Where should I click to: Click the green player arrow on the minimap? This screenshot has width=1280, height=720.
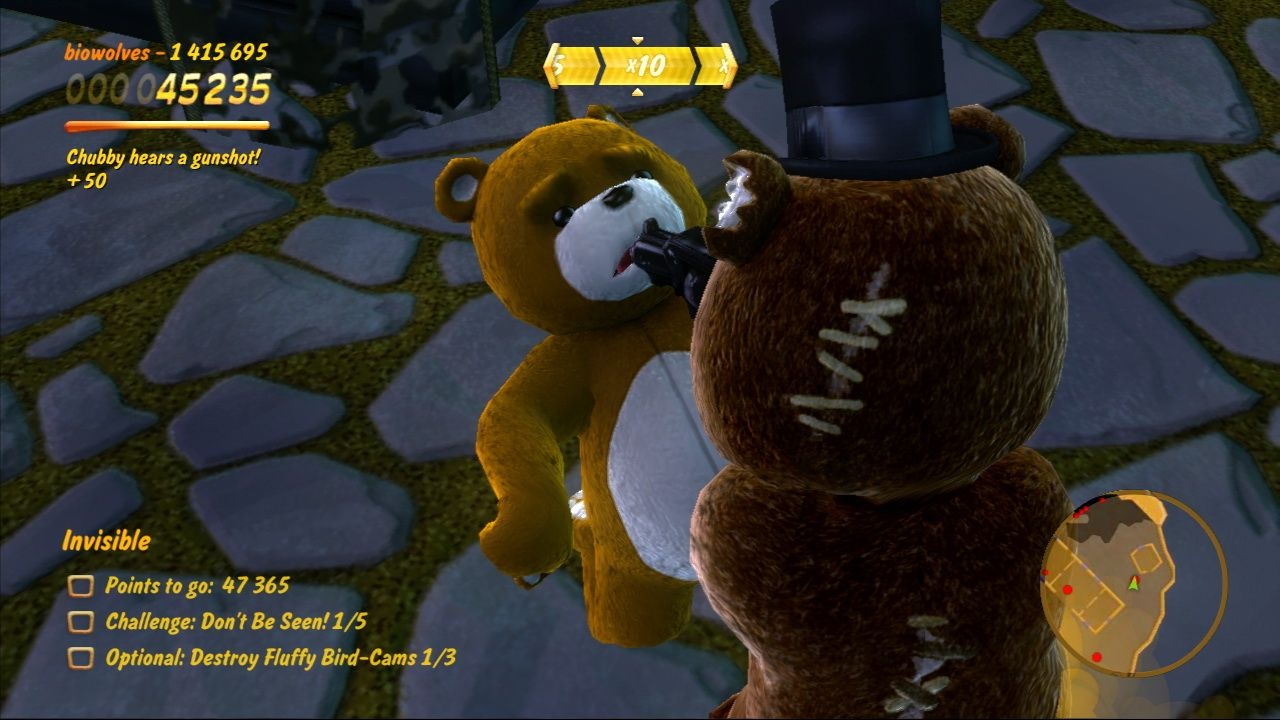tap(1133, 584)
